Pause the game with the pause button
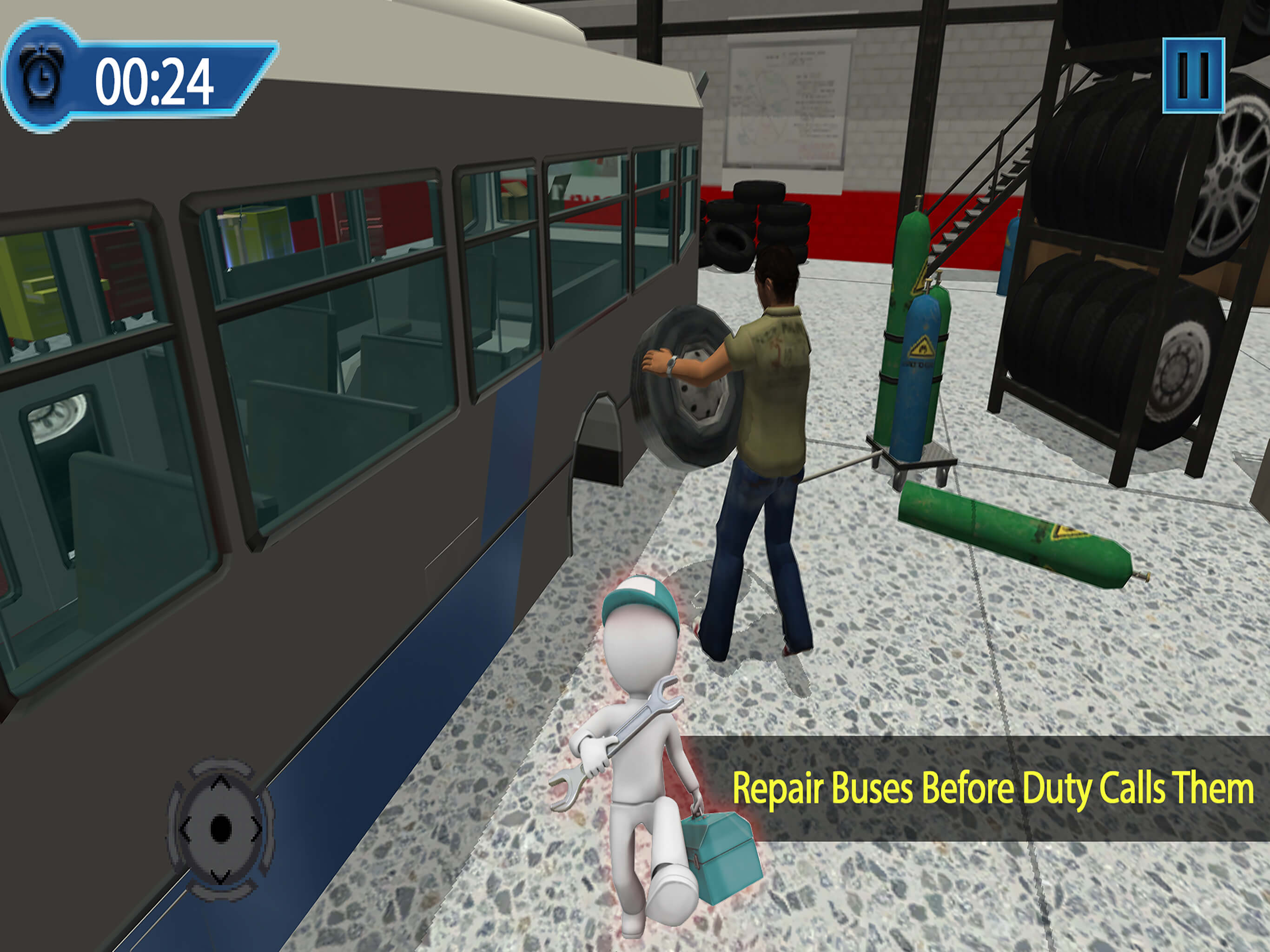The height and width of the screenshot is (952, 1270). 1193,75
